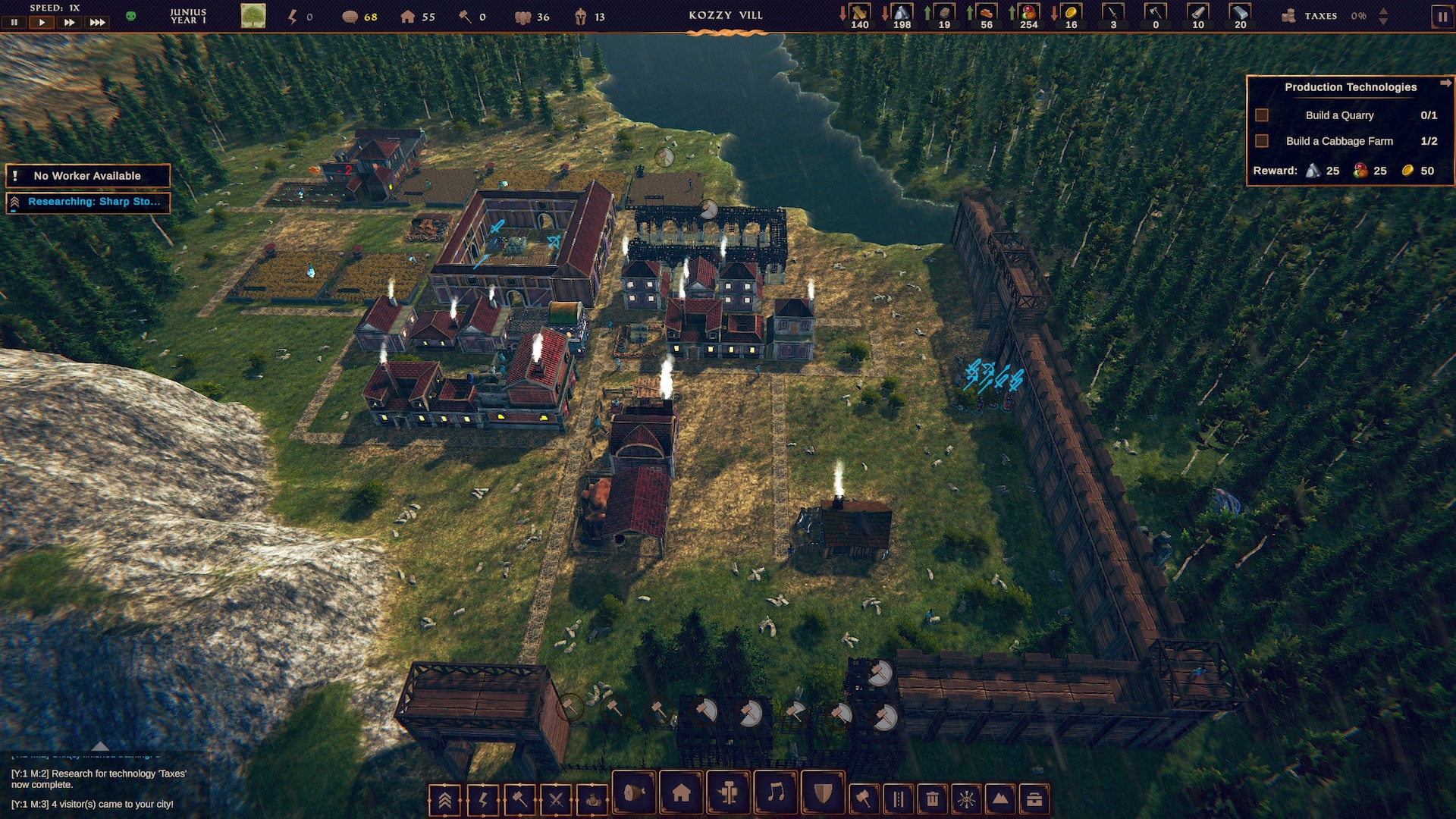Pause the game speed
1456x819 pixels.
click(x=14, y=22)
